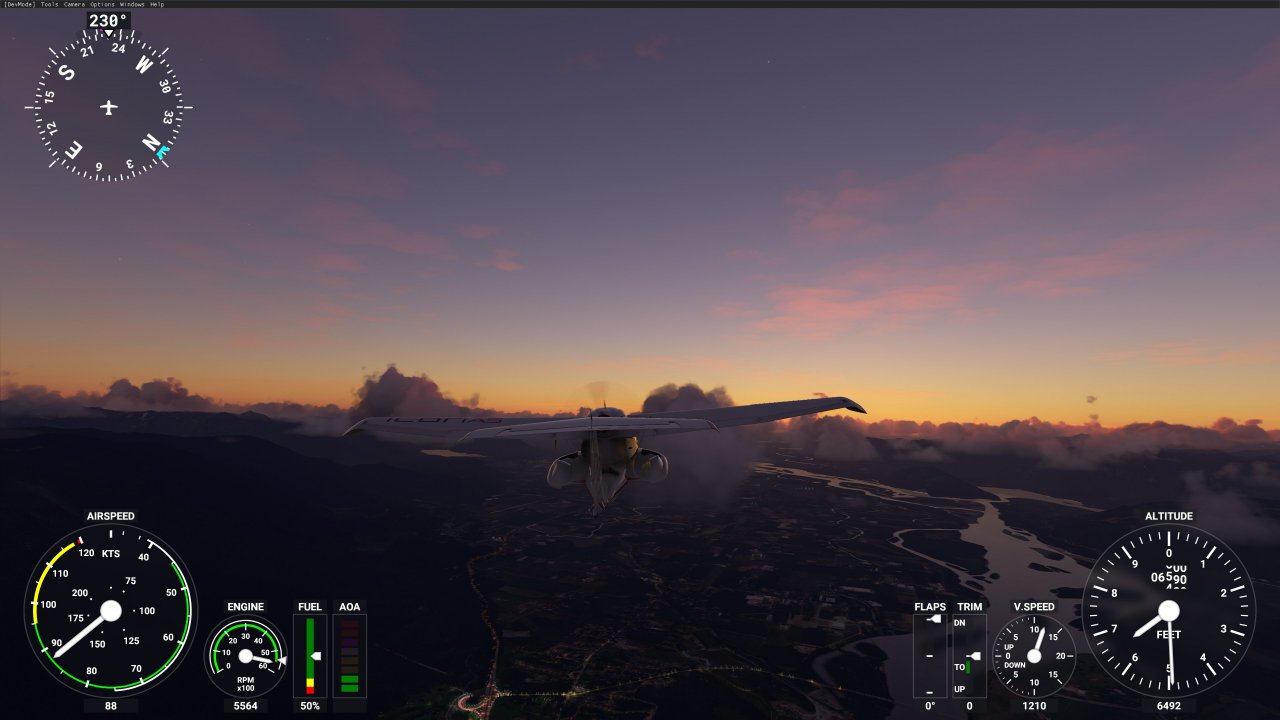Click the airspeed value reading 88
Screen dimensions: 1280x720
(x=113, y=706)
